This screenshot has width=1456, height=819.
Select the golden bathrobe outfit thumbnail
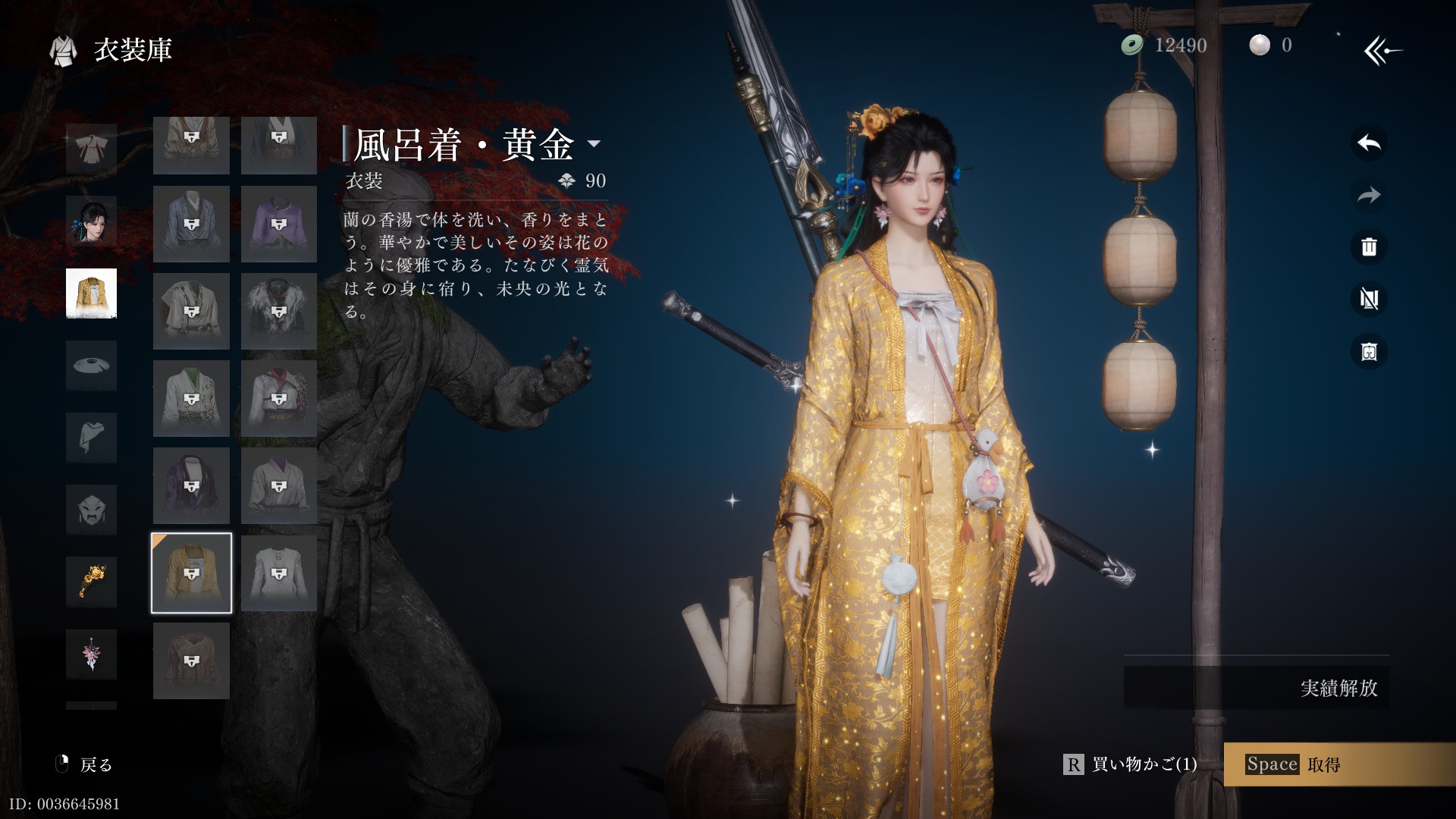191,573
